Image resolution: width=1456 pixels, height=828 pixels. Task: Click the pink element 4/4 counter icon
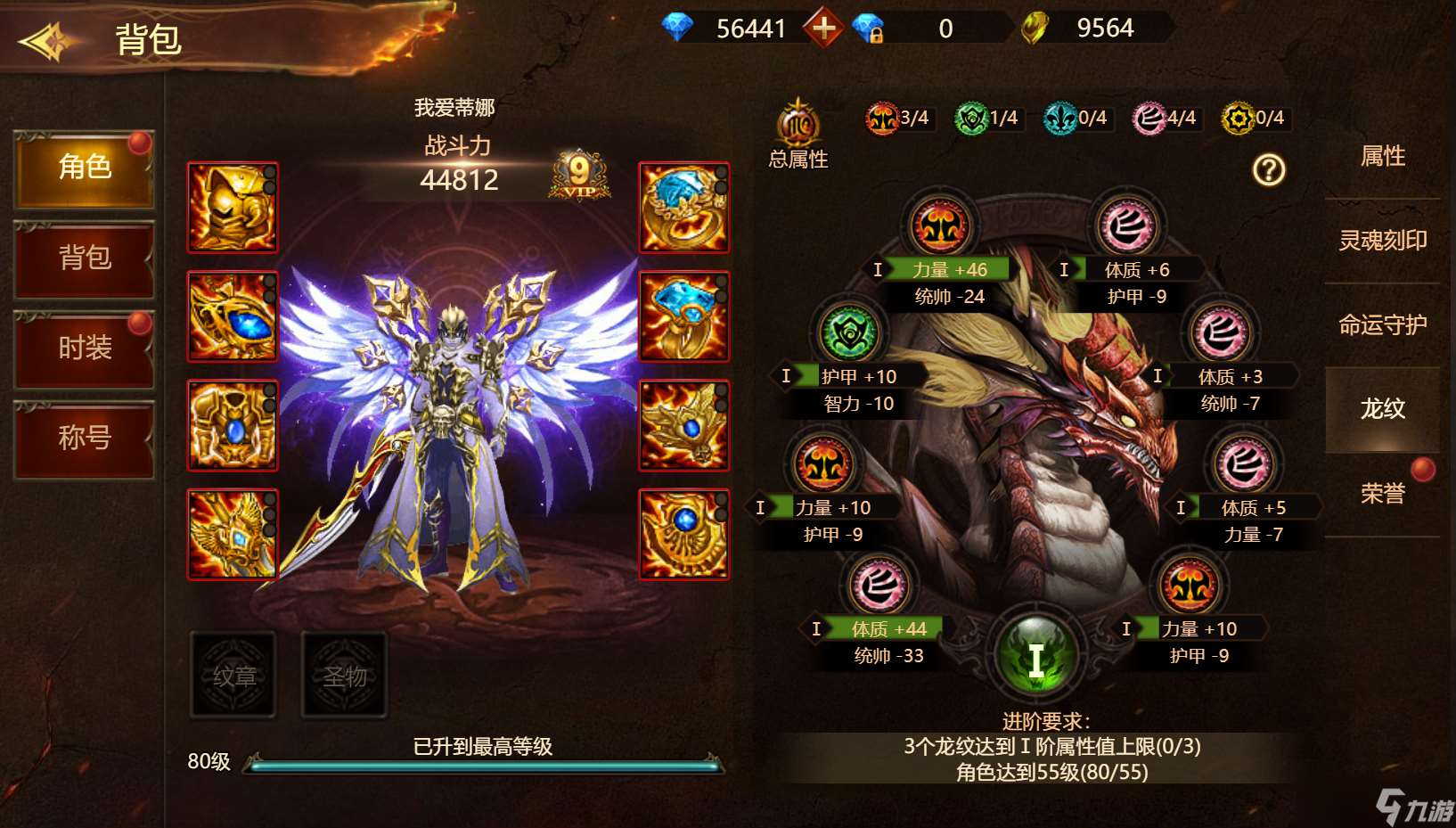(1149, 117)
